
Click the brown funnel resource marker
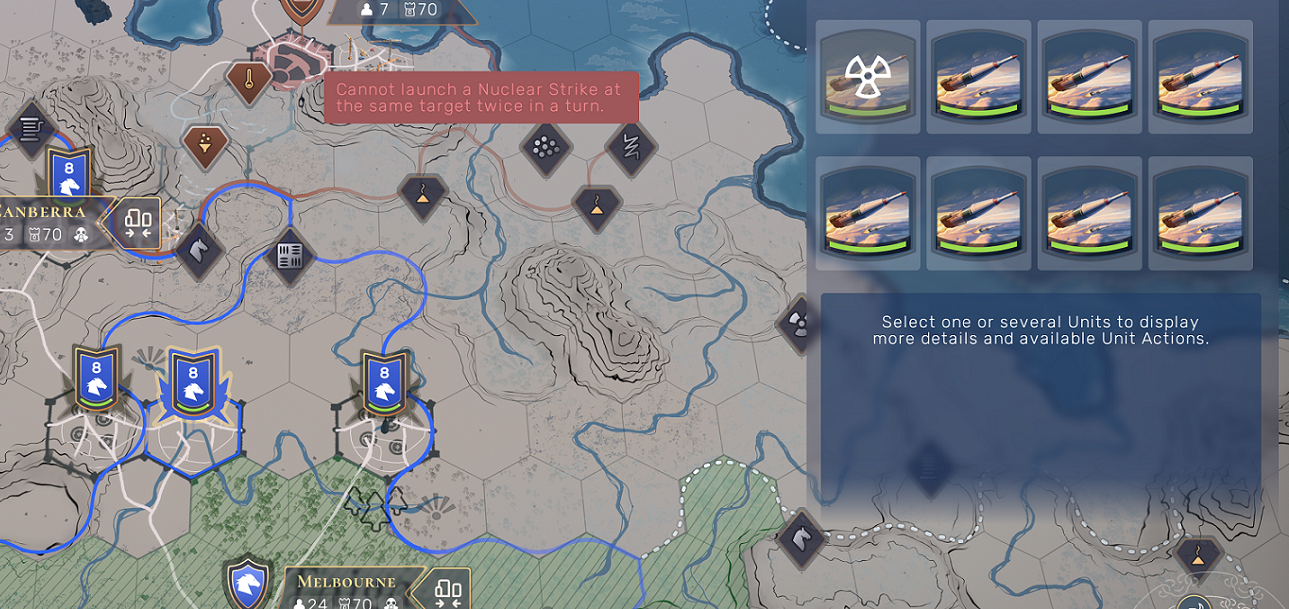[205, 146]
